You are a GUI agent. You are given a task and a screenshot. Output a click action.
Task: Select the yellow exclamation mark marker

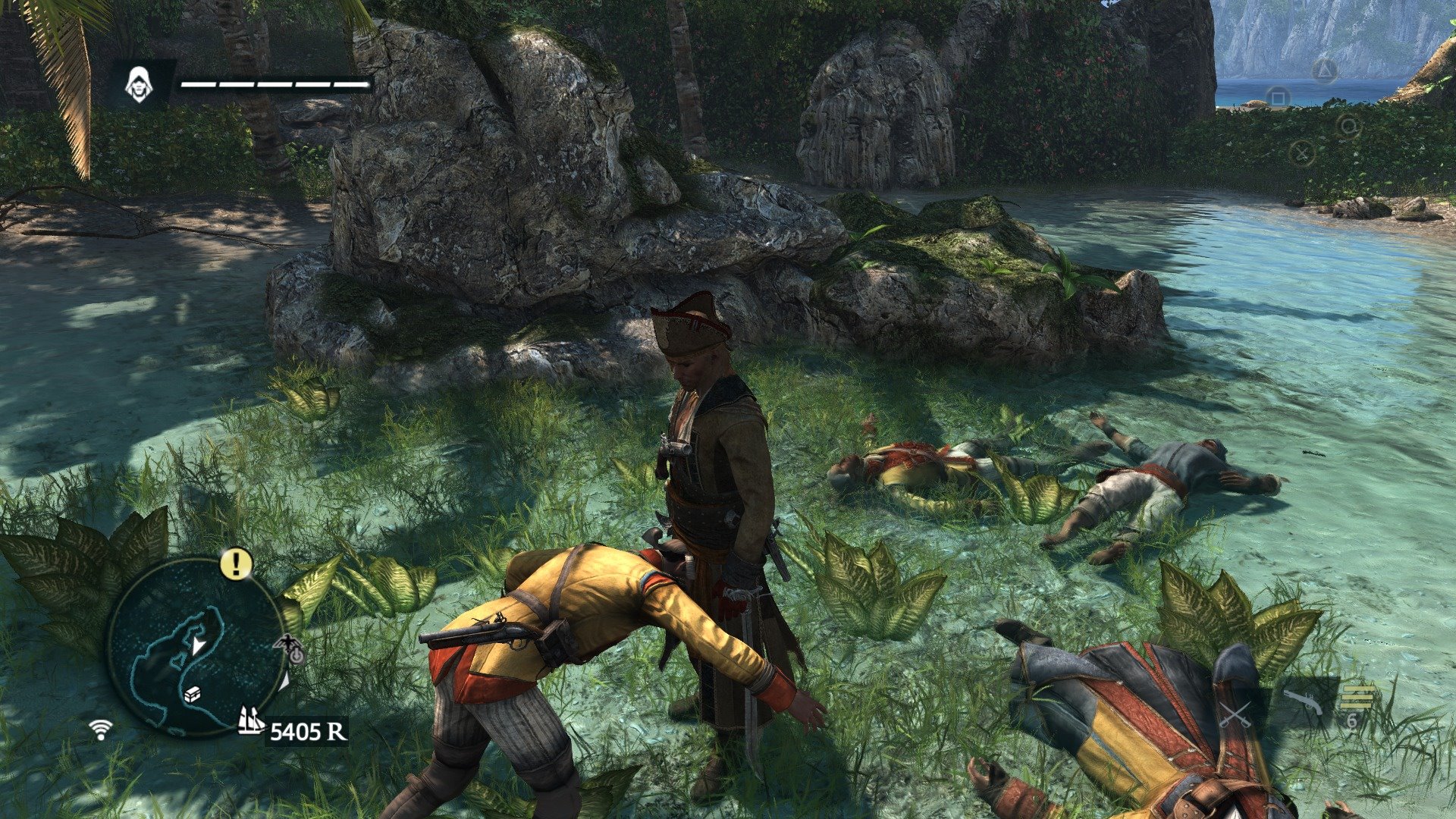(236, 563)
